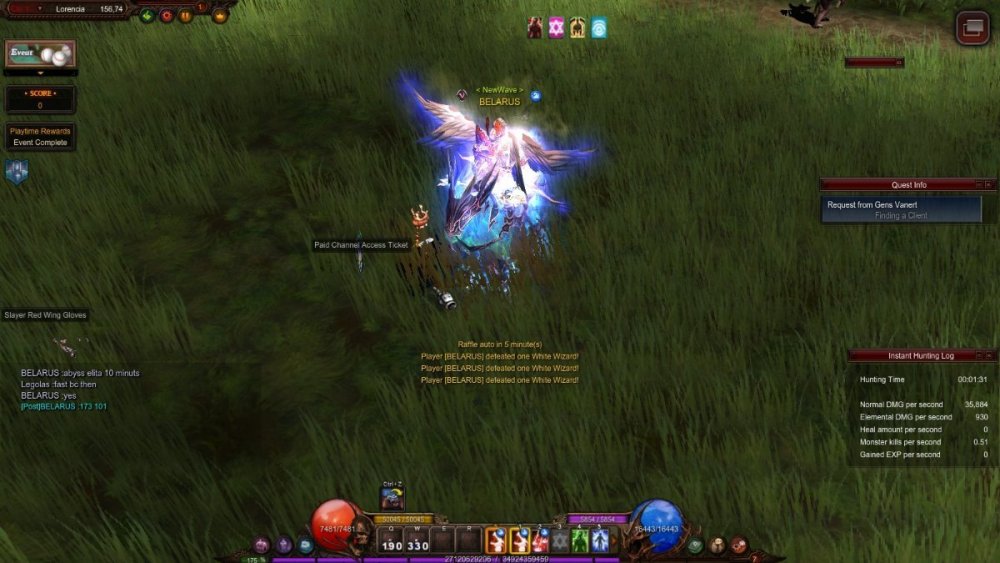Click the orange crown icon in the top bar
This screenshot has height=563, width=1000.
220,15
